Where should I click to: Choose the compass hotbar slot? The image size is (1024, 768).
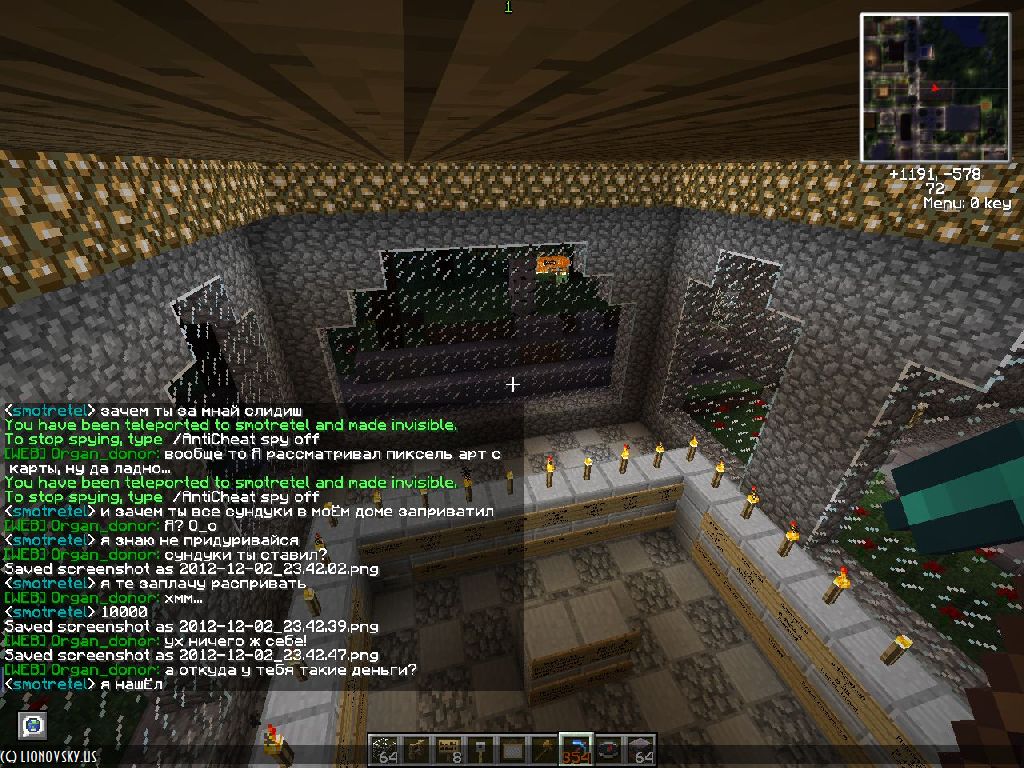(607, 749)
